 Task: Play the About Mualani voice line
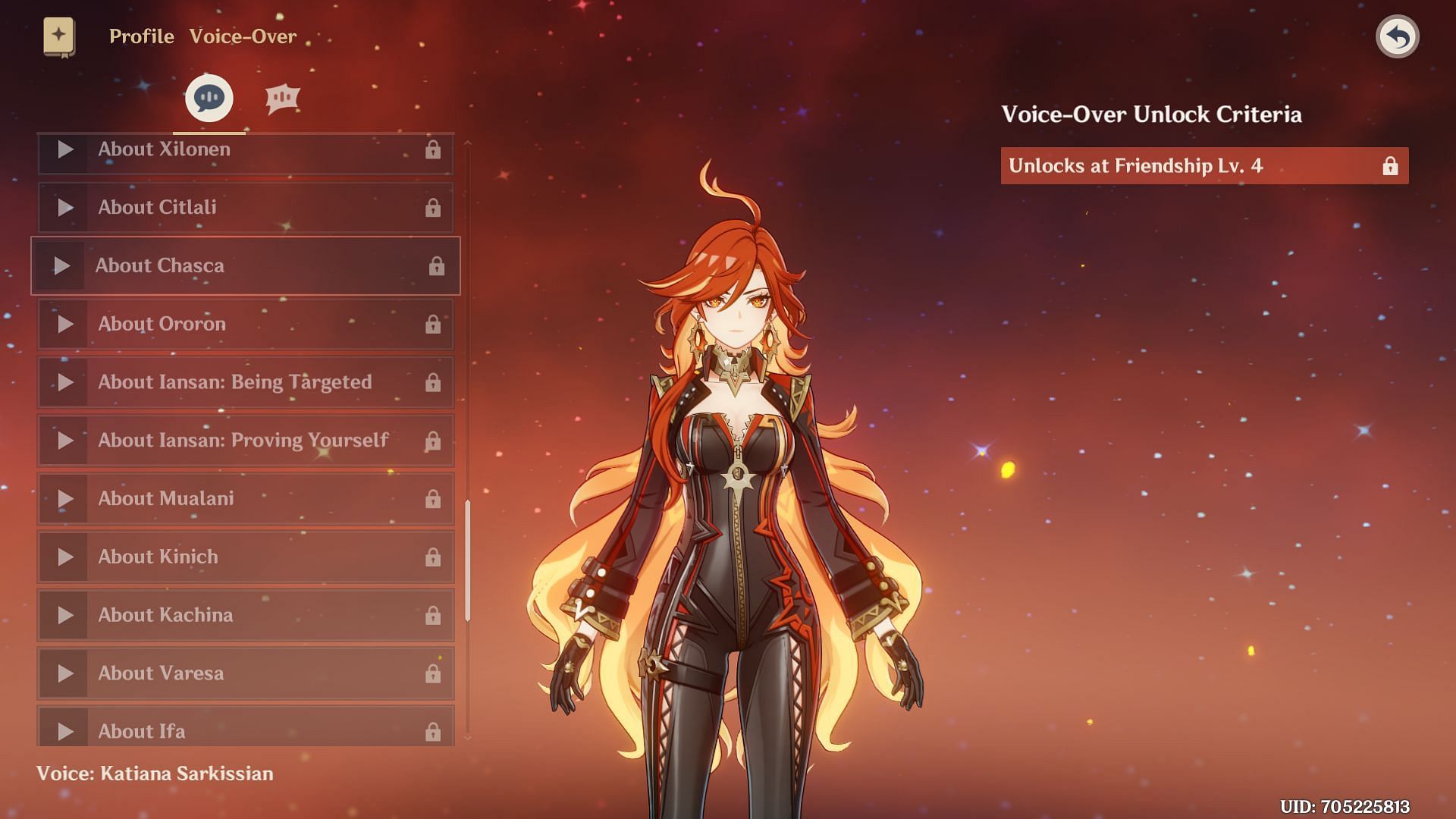tap(64, 499)
